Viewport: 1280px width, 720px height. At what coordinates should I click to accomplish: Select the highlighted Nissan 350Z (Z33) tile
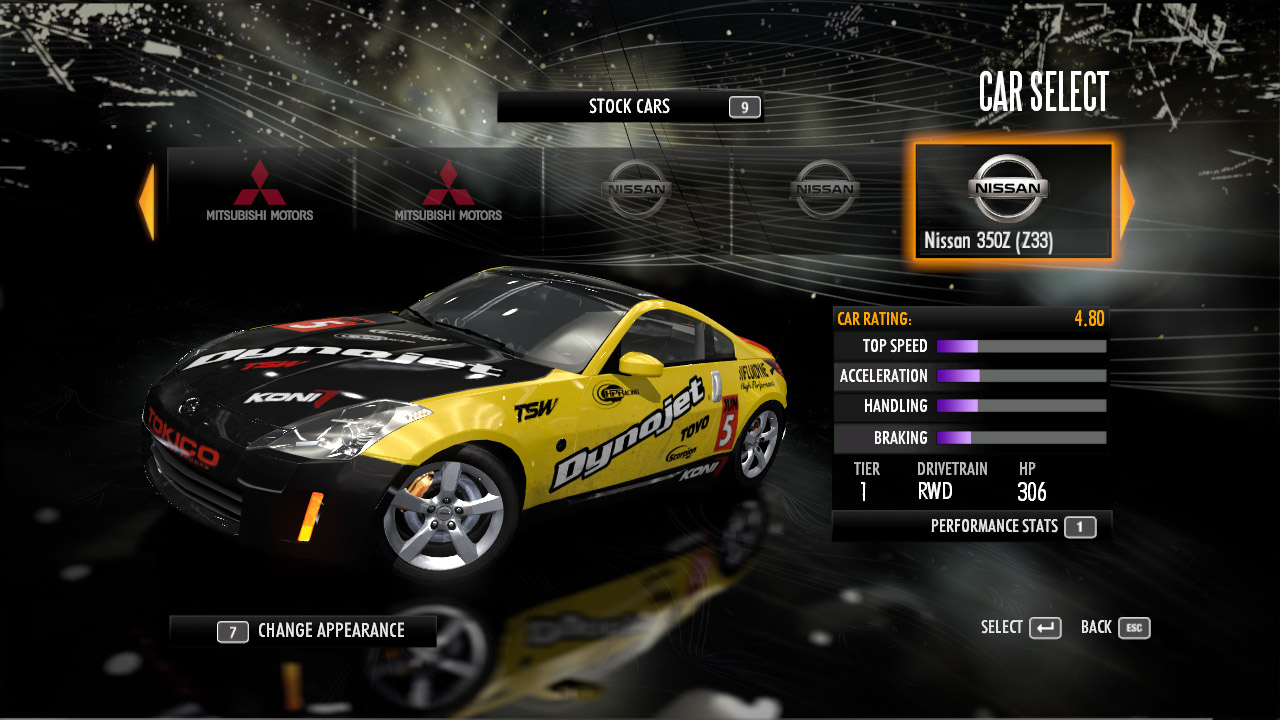1012,202
